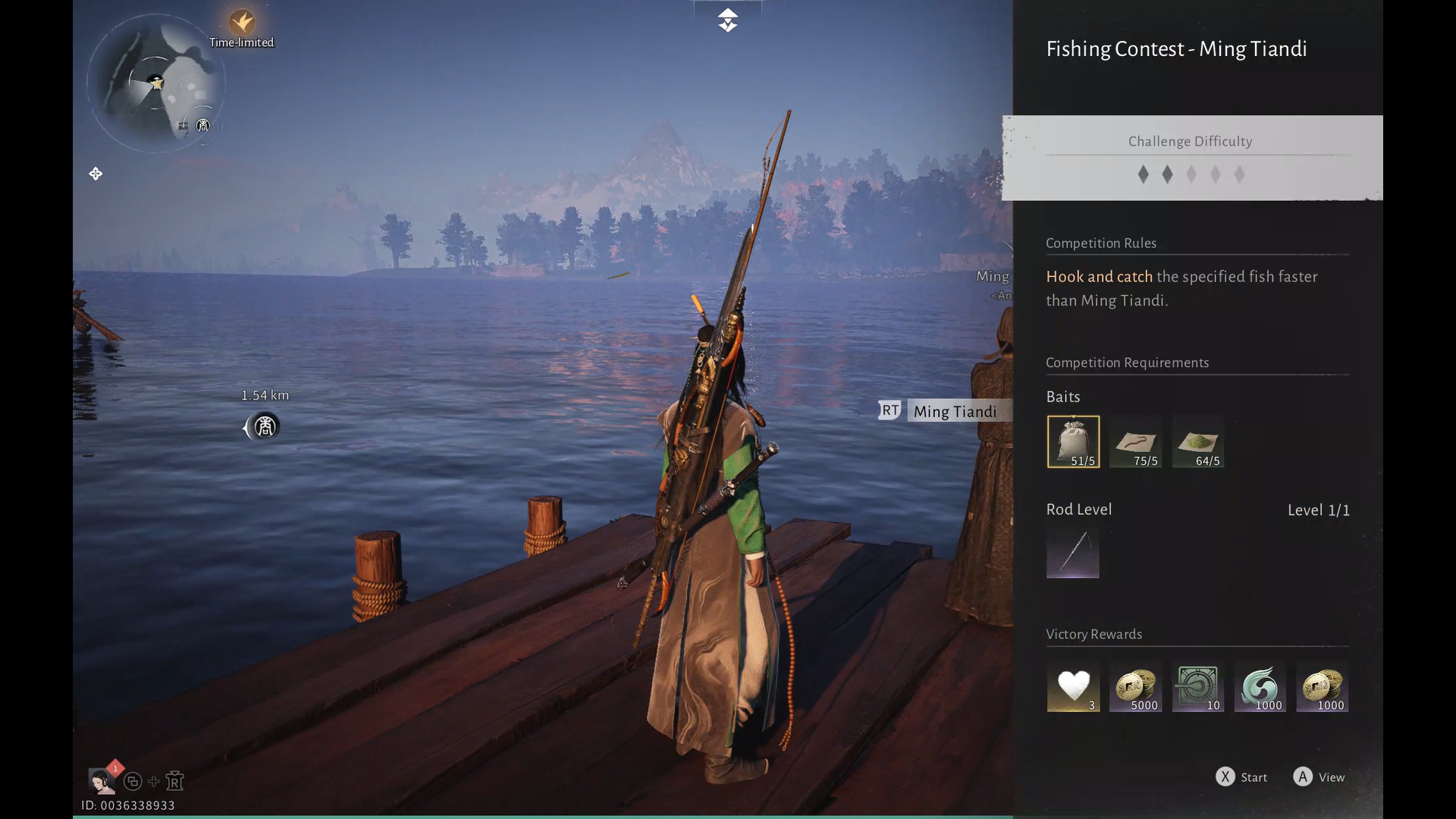Inspect the 1000 coins victory reward
The image size is (1456, 819).
[x=1322, y=687]
